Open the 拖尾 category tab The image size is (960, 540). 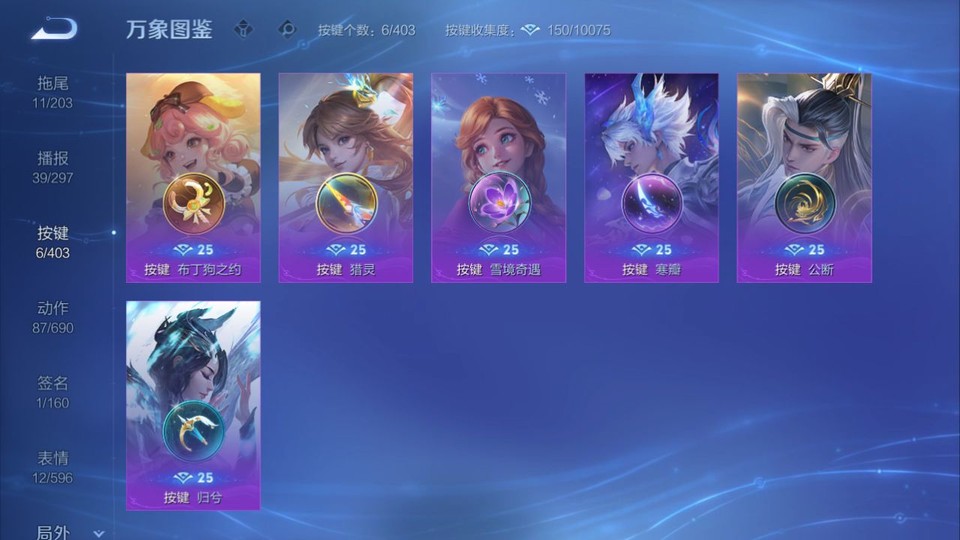[x=53, y=91]
